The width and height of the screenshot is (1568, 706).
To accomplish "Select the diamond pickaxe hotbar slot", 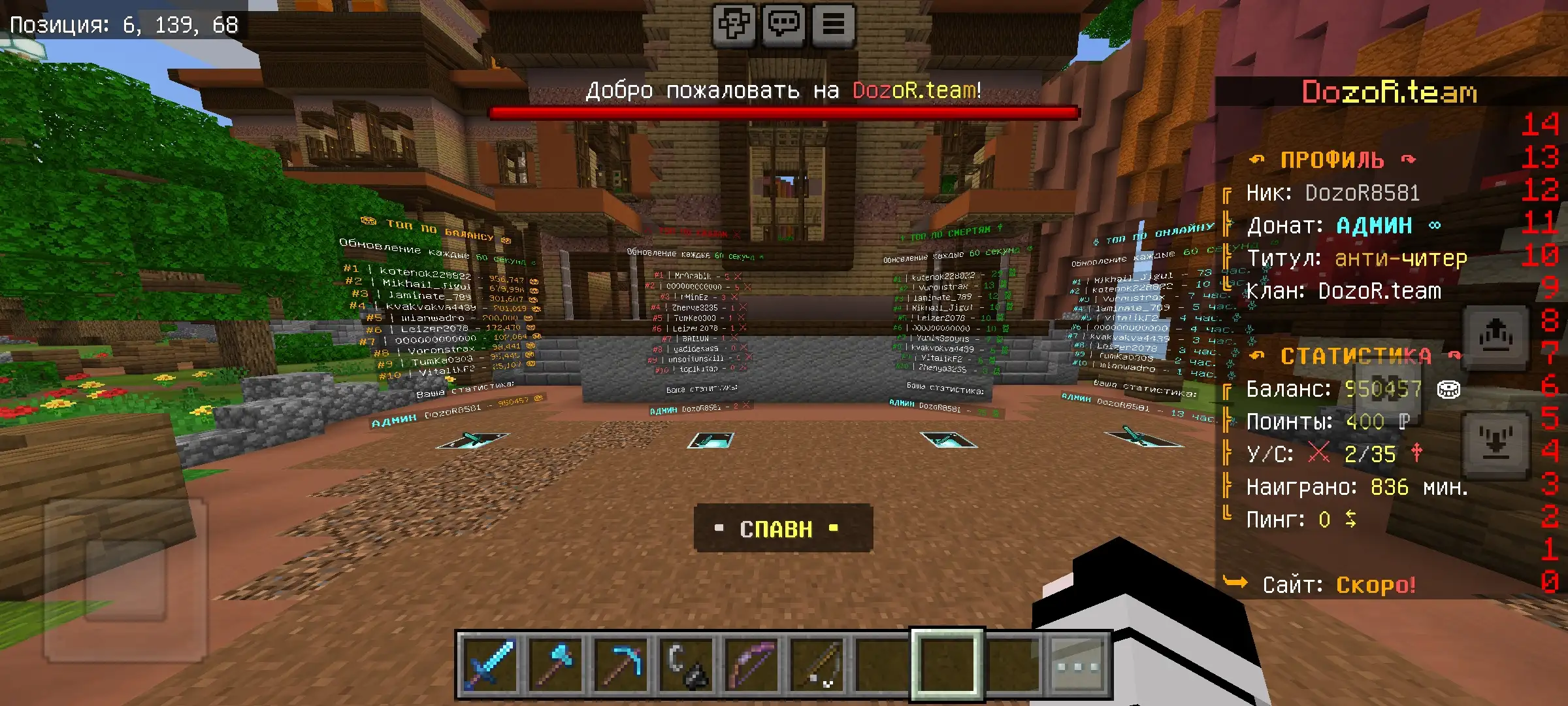I will (x=620, y=665).
